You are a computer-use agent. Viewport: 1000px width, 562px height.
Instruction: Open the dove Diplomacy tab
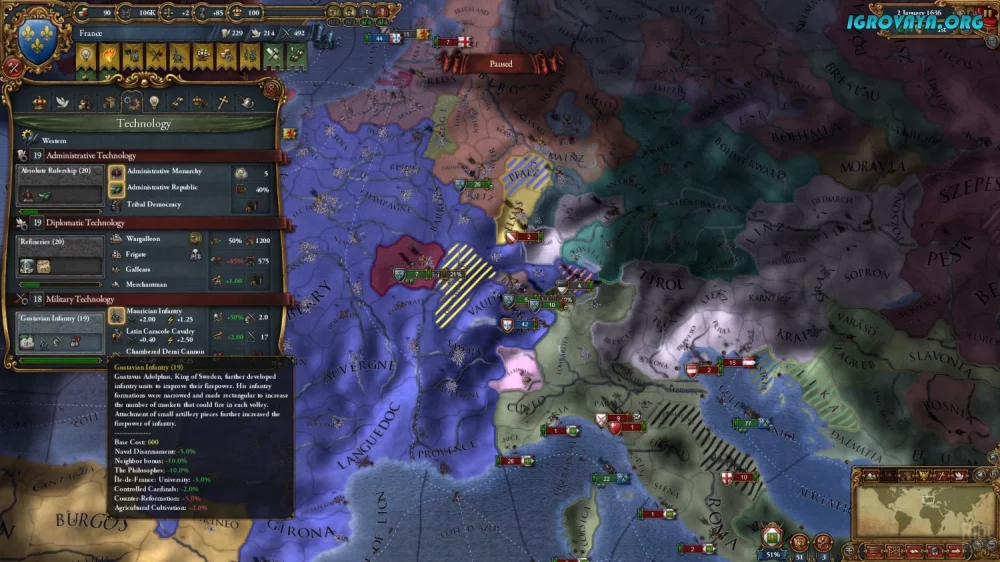click(63, 101)
